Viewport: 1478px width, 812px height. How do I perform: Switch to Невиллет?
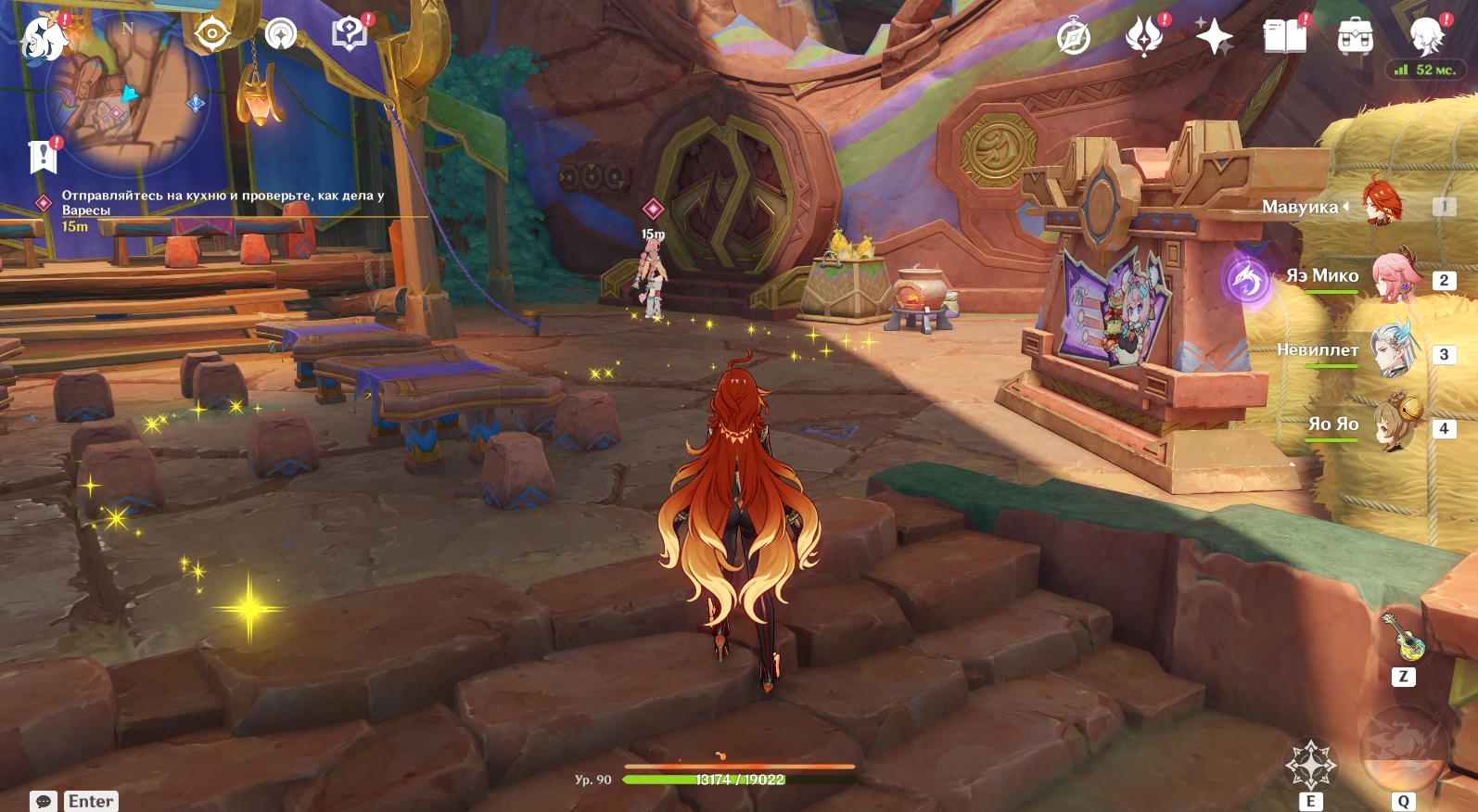coord(1394,350)
